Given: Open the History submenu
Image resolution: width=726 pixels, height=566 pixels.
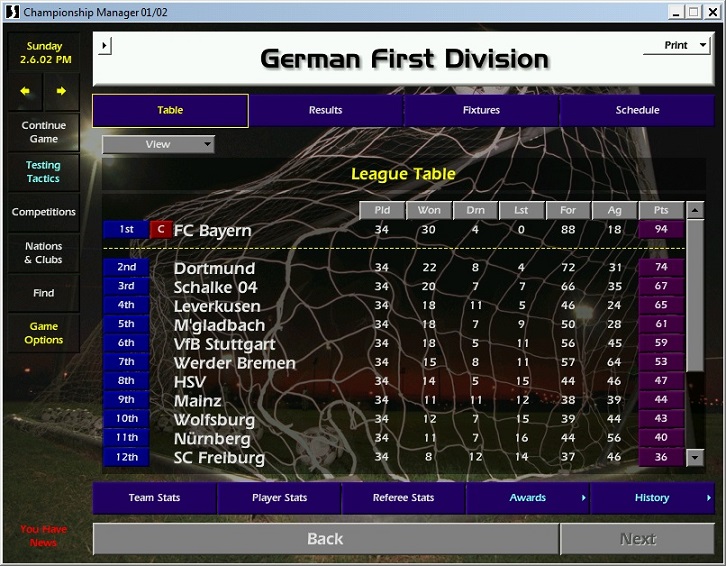Looking at the screenshot, I should pyautogui.click(x=652, y=498).
